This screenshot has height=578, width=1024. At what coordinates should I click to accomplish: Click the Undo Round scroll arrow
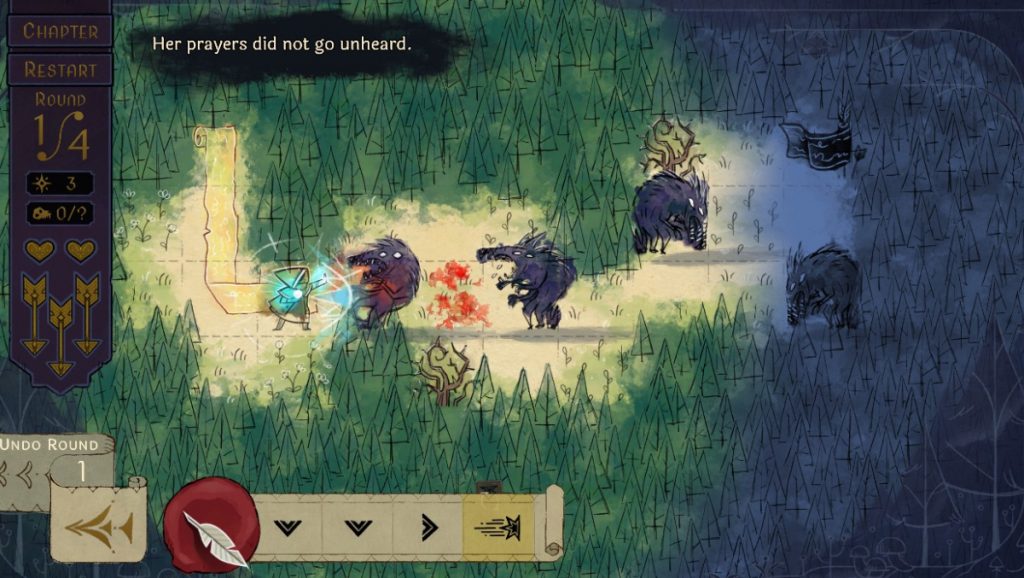point(97,524)
